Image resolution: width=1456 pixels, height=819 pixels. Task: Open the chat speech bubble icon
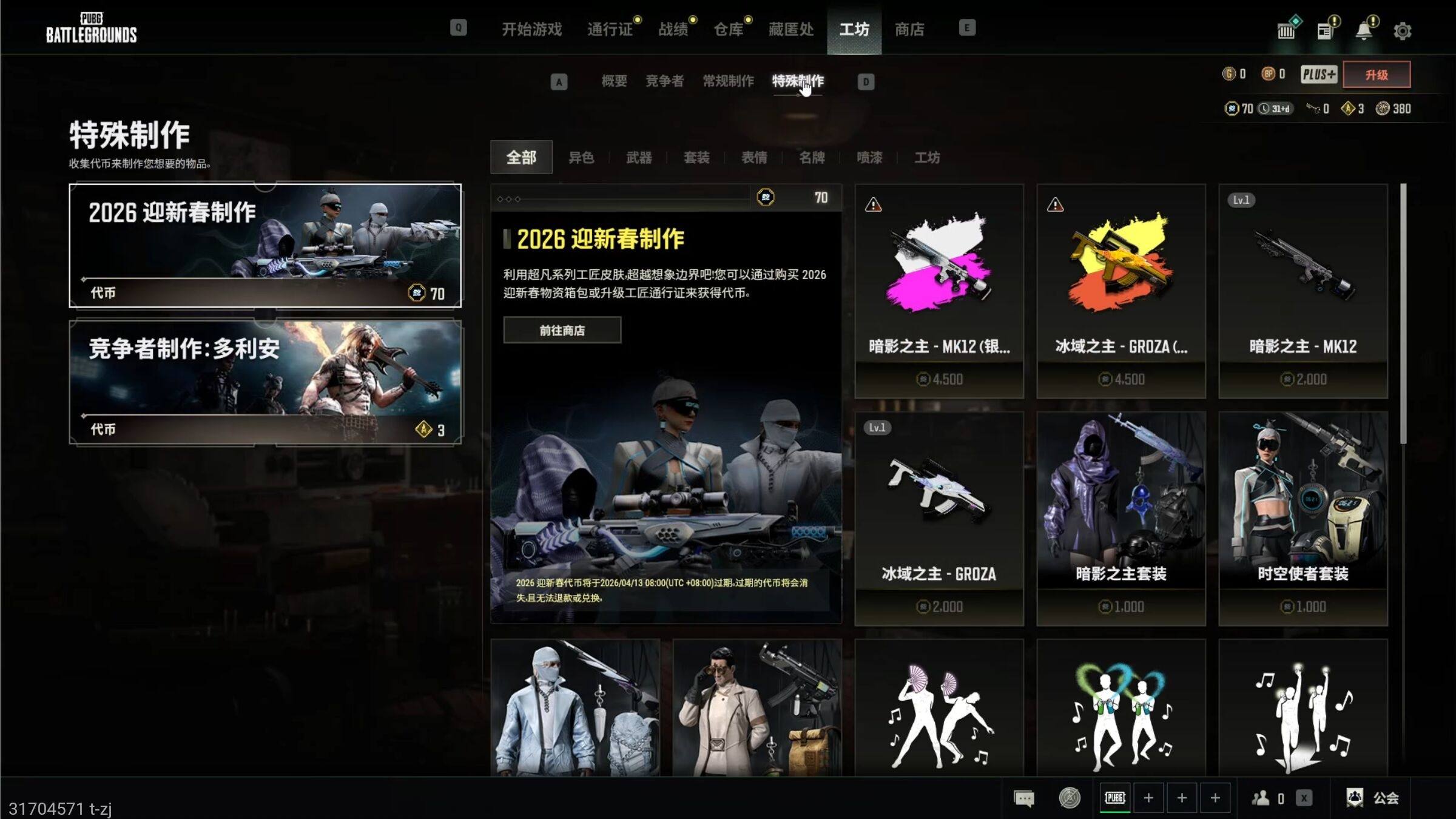(1024, 798)
